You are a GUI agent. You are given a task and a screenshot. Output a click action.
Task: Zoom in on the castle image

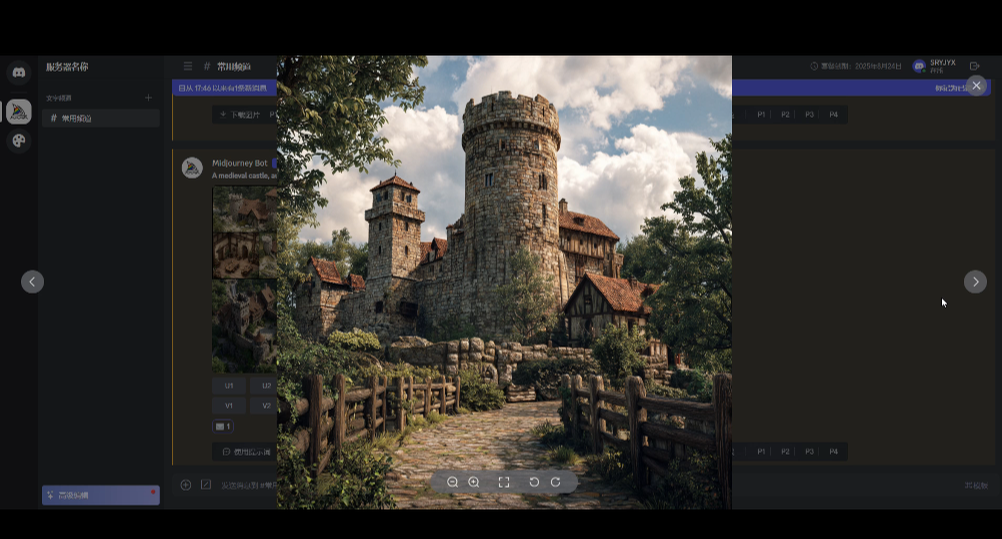tap(474, 482)
